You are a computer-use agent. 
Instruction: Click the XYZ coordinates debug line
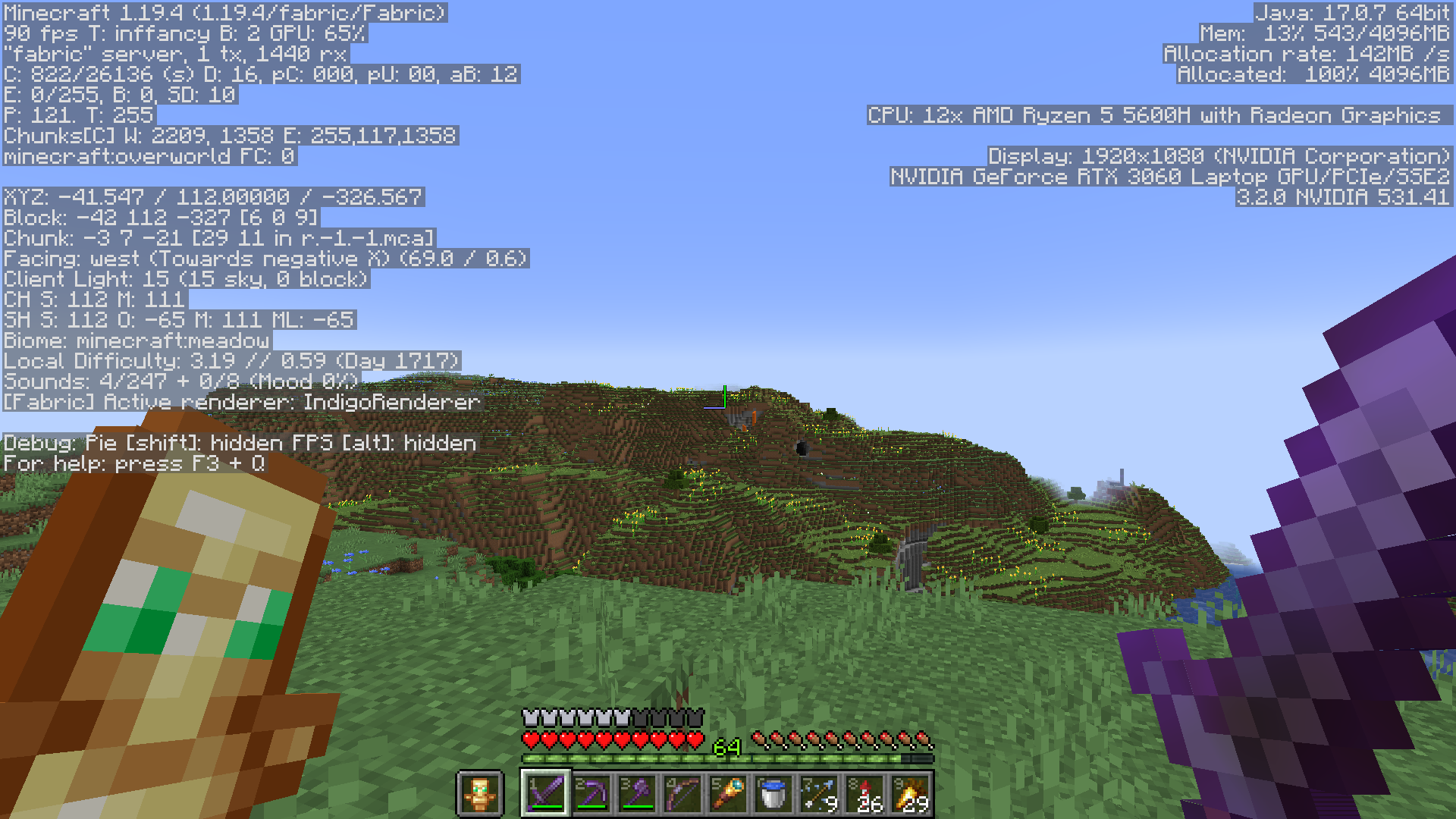click(x=212, y=198)
